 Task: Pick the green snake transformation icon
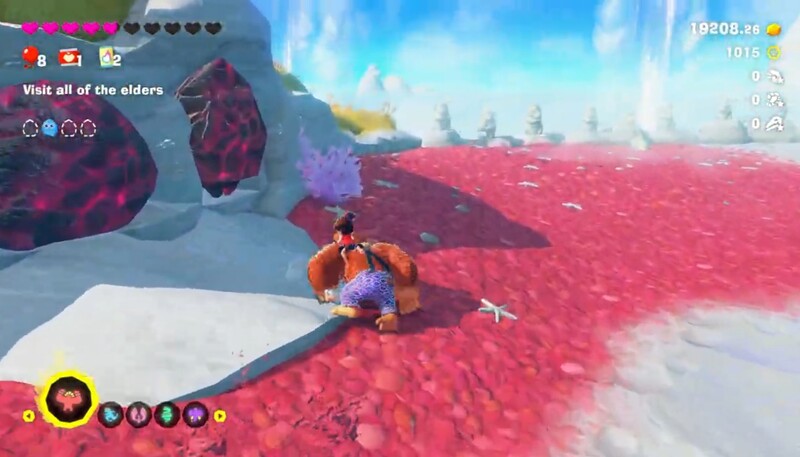pyautogui.click(x=167, y=414)
